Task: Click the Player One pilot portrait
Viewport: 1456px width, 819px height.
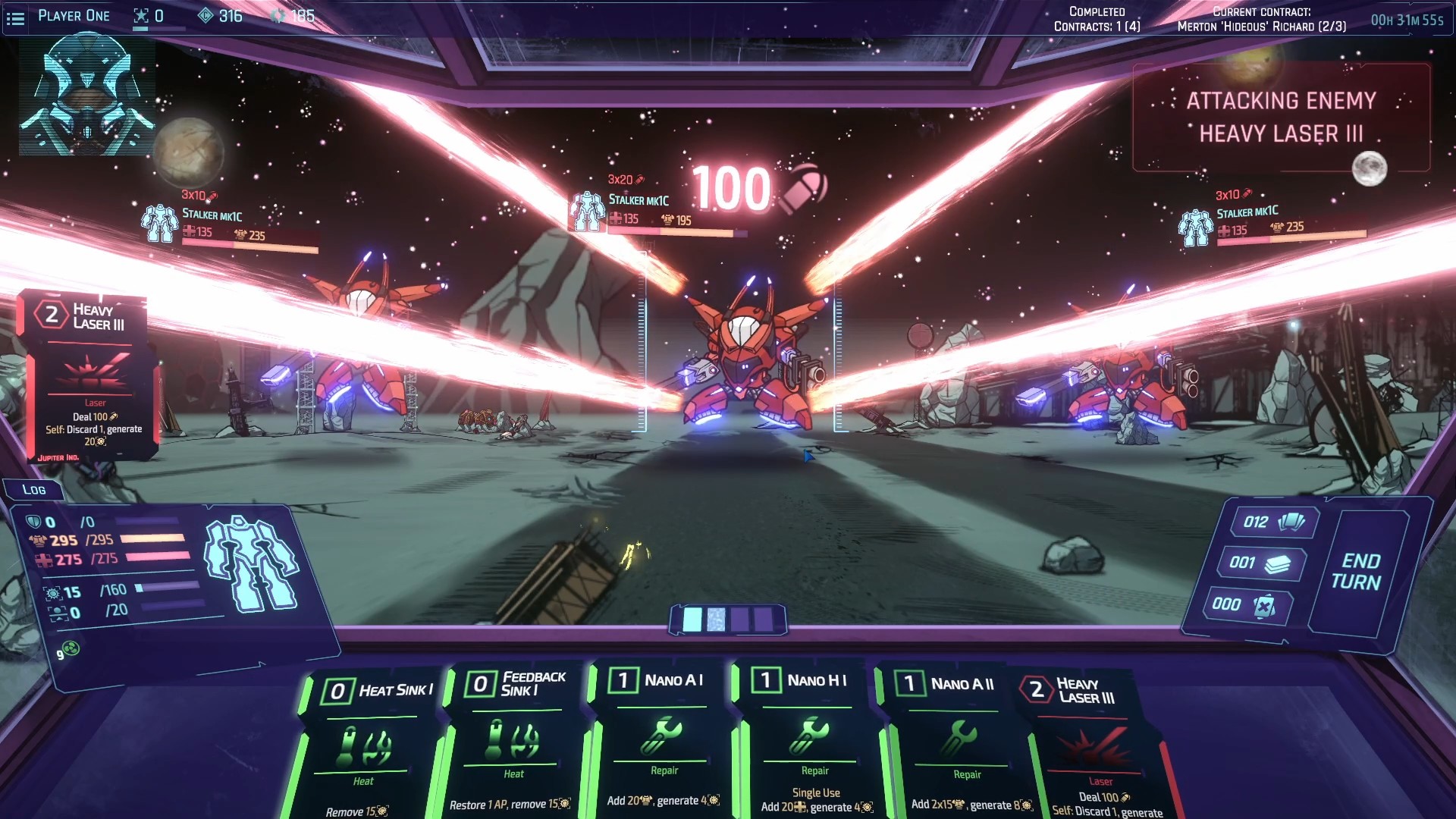Action: coord(87,95)
